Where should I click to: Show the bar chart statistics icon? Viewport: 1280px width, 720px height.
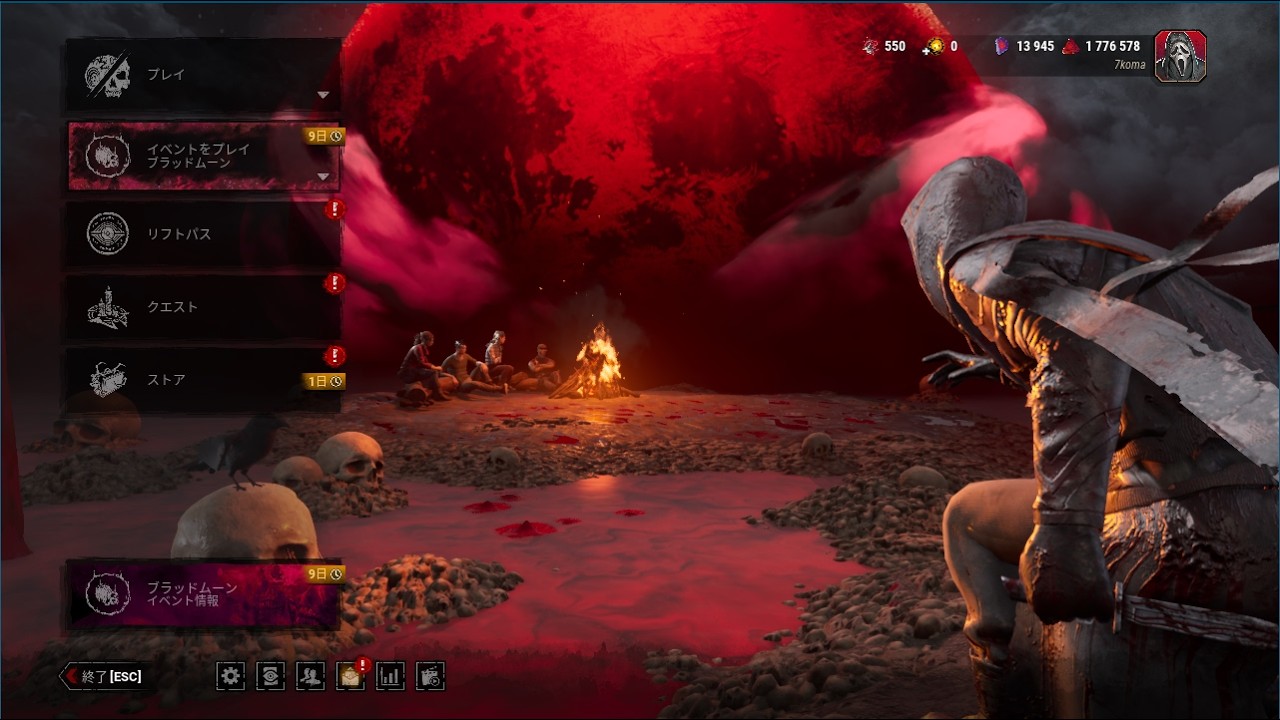pos(390,676)
